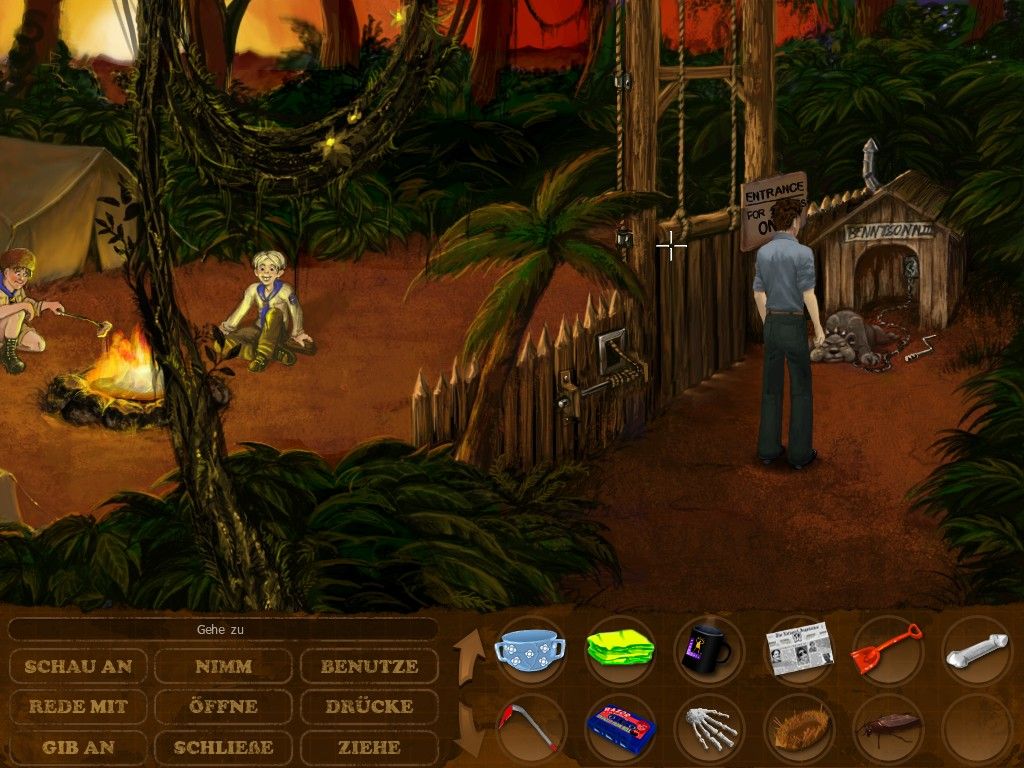Choose the newspaper in the inventory

pyautogui.click(x=799, y=650)
